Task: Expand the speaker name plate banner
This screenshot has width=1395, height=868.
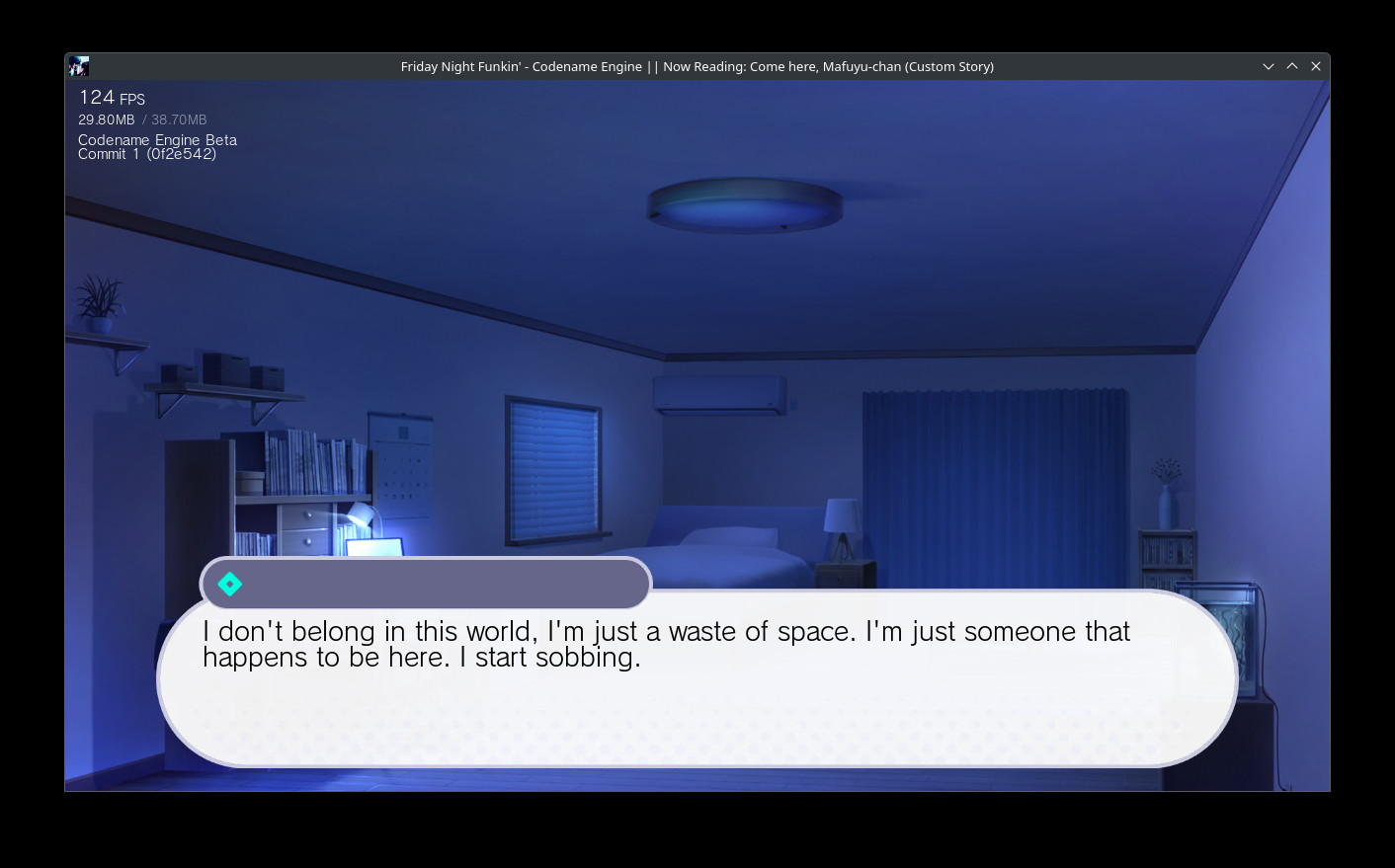Action: point(425,584)
